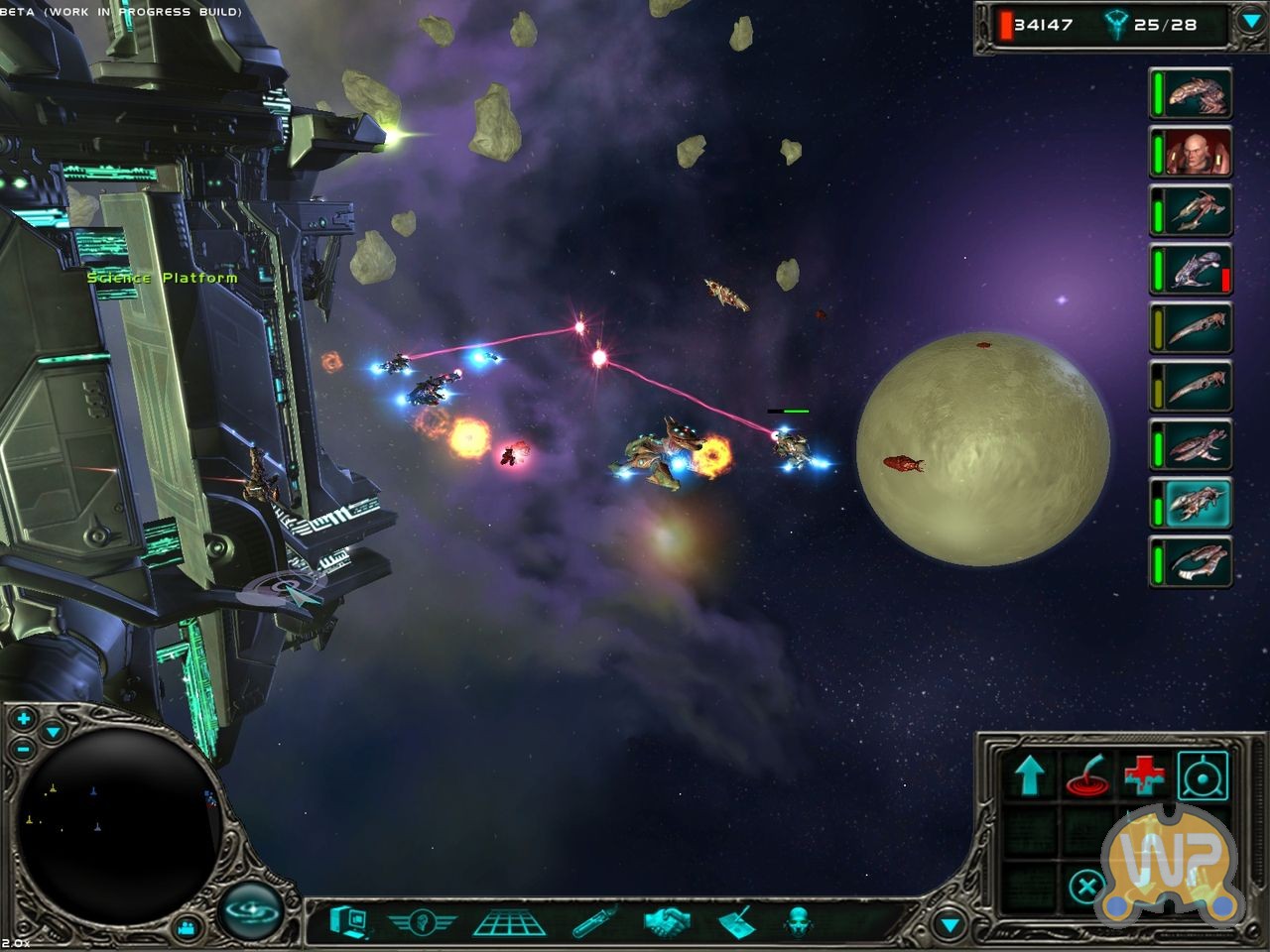Open the handshake diplomacy icon
Viewport: 1270px width, 952px height.
(x=669, y=922)
